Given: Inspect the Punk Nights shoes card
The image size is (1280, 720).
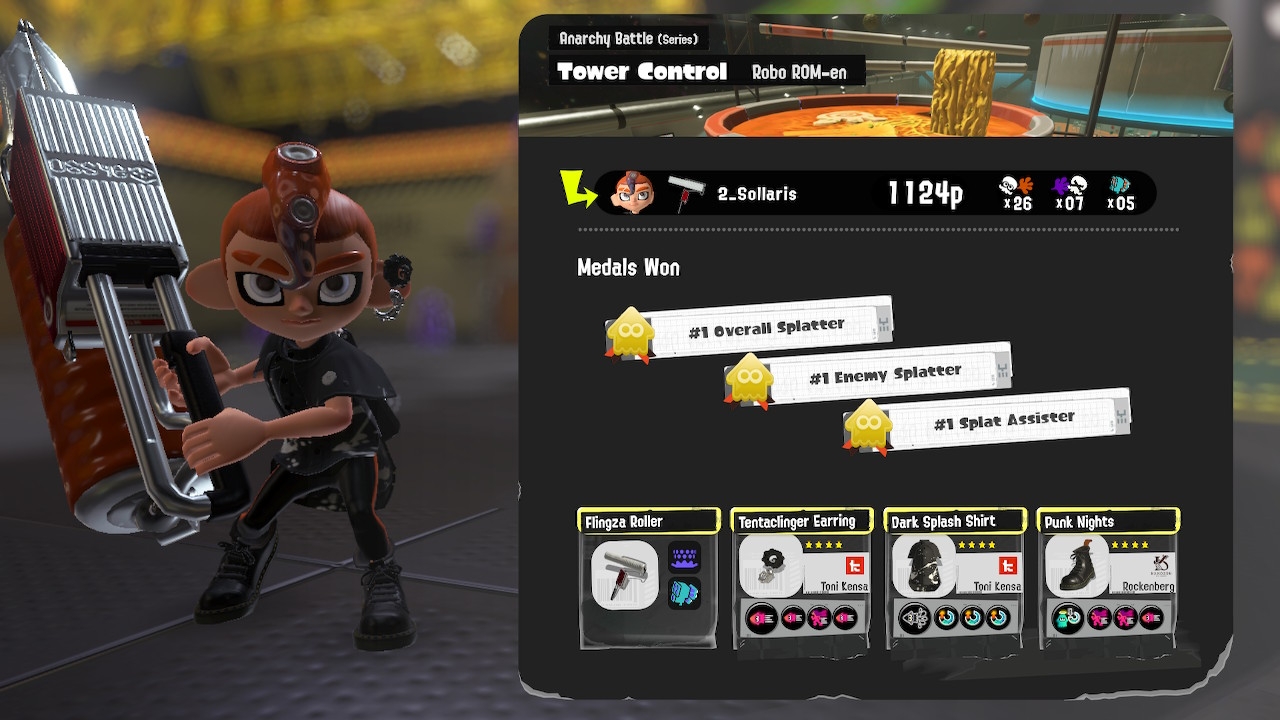Looking at the screenshot, I should click(1109, 577).
